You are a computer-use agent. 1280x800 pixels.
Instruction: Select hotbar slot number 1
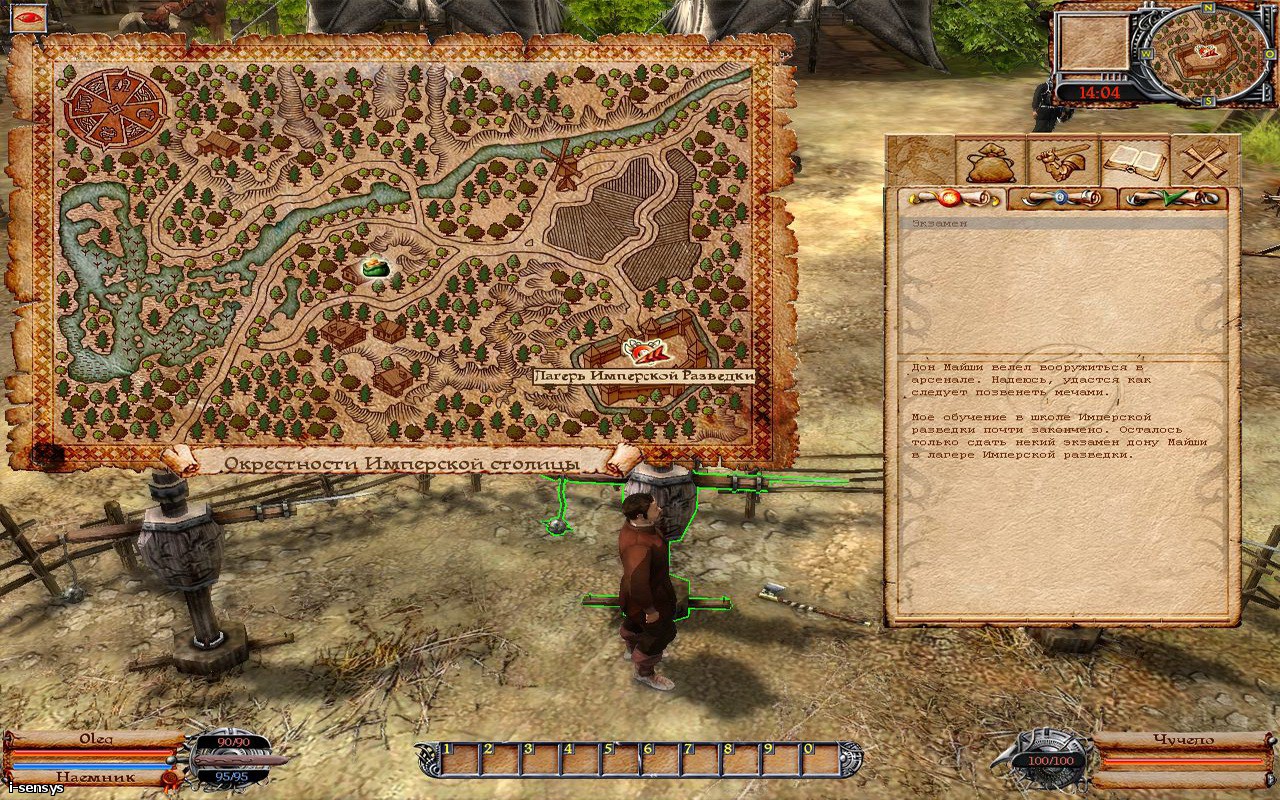tap(458, 761)
